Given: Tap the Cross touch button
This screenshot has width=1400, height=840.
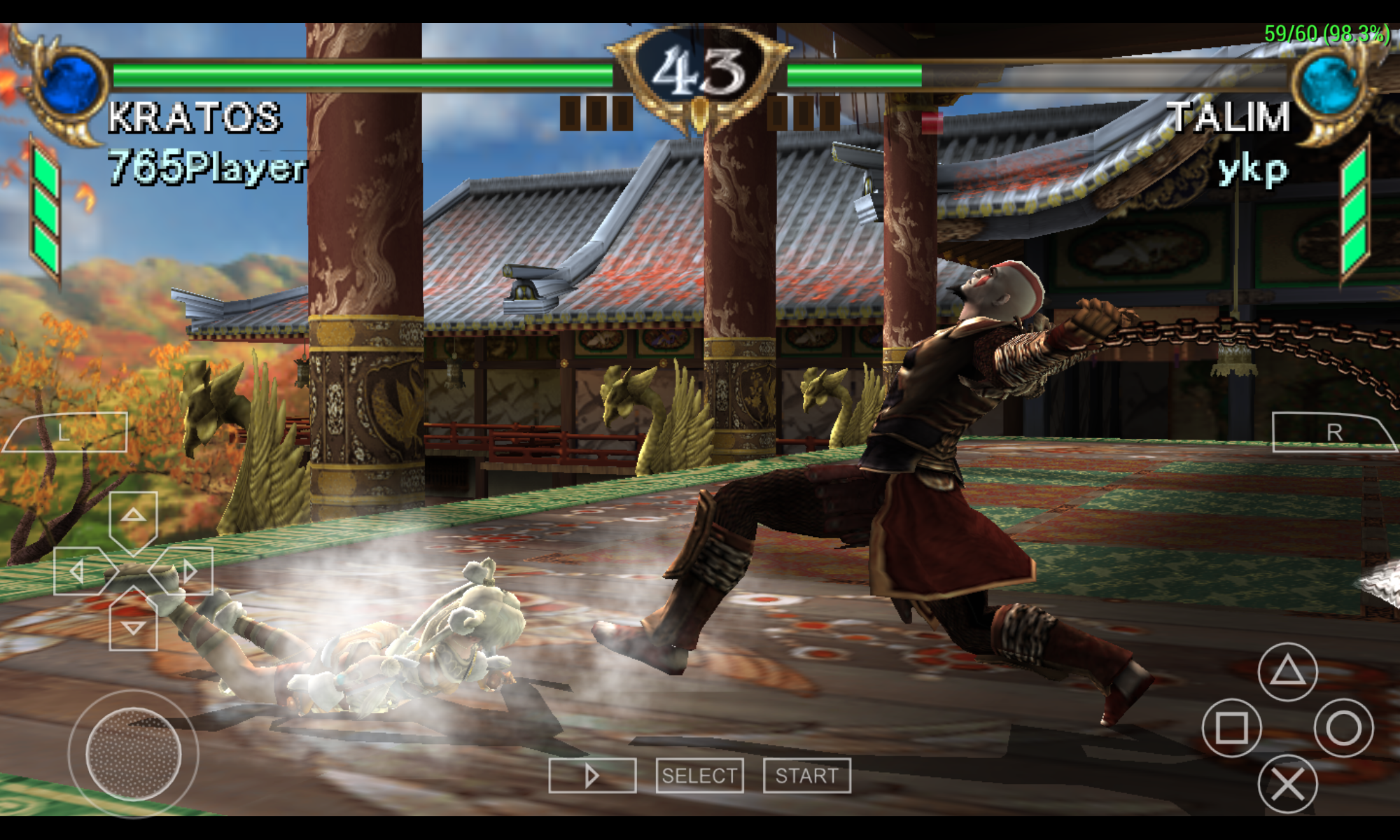Looking at the screenshot, I should pyautogui.click(x=1287, y=784).
